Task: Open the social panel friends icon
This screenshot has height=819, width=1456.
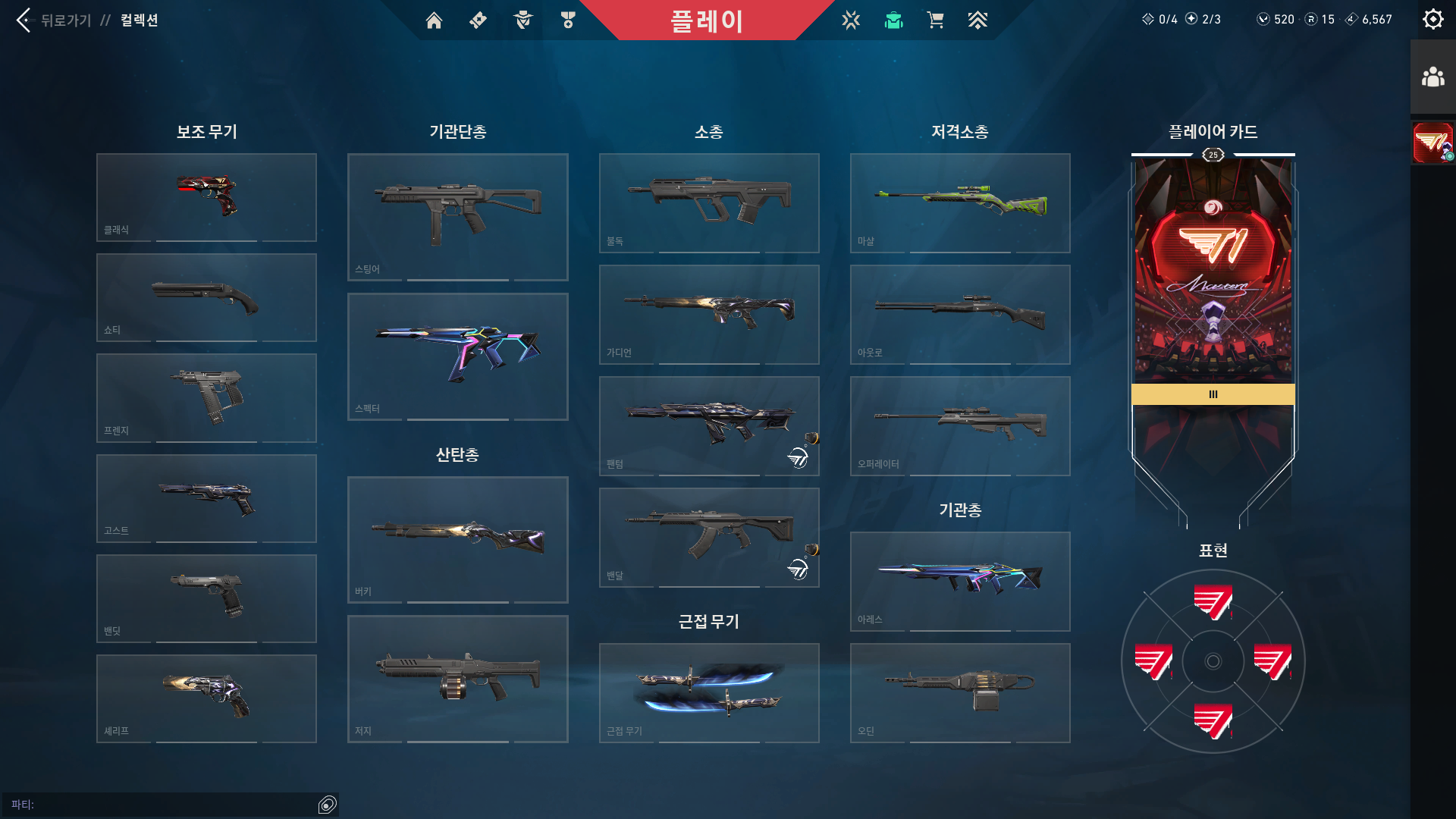Action: (x=1432, y=74)
